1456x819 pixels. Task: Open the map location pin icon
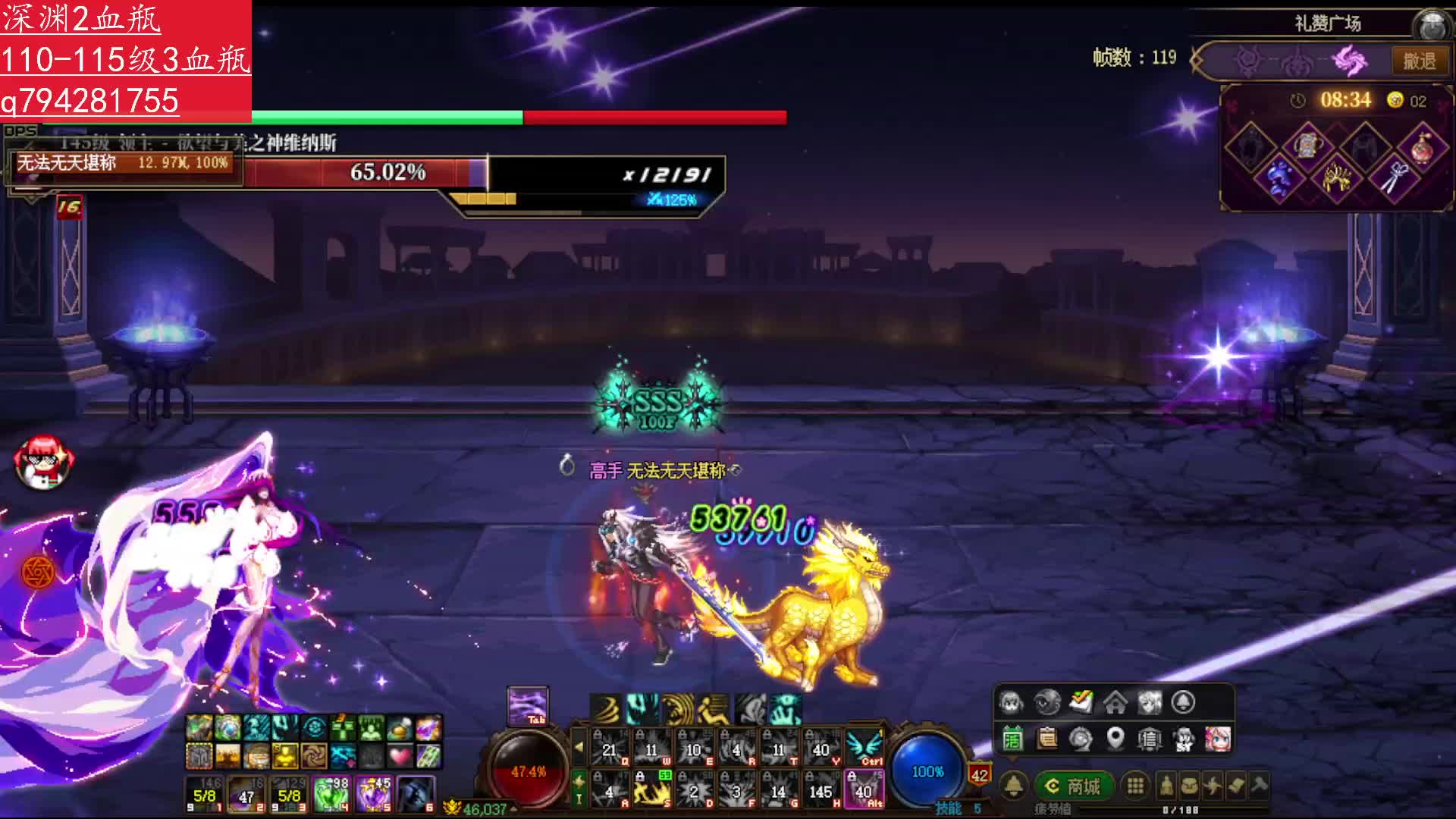(1115, 738)
